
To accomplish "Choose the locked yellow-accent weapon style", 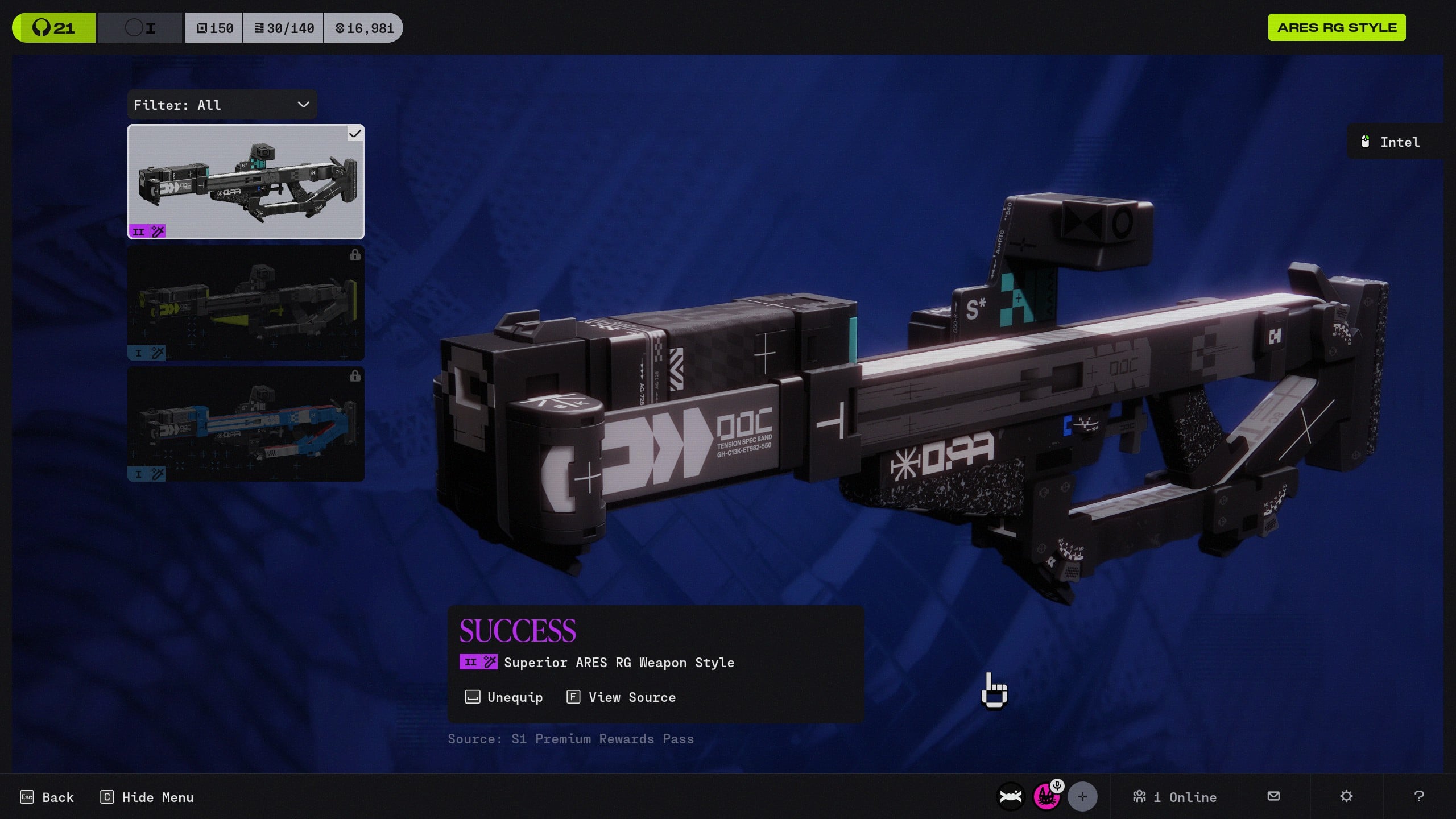I will tap(246, 303).
